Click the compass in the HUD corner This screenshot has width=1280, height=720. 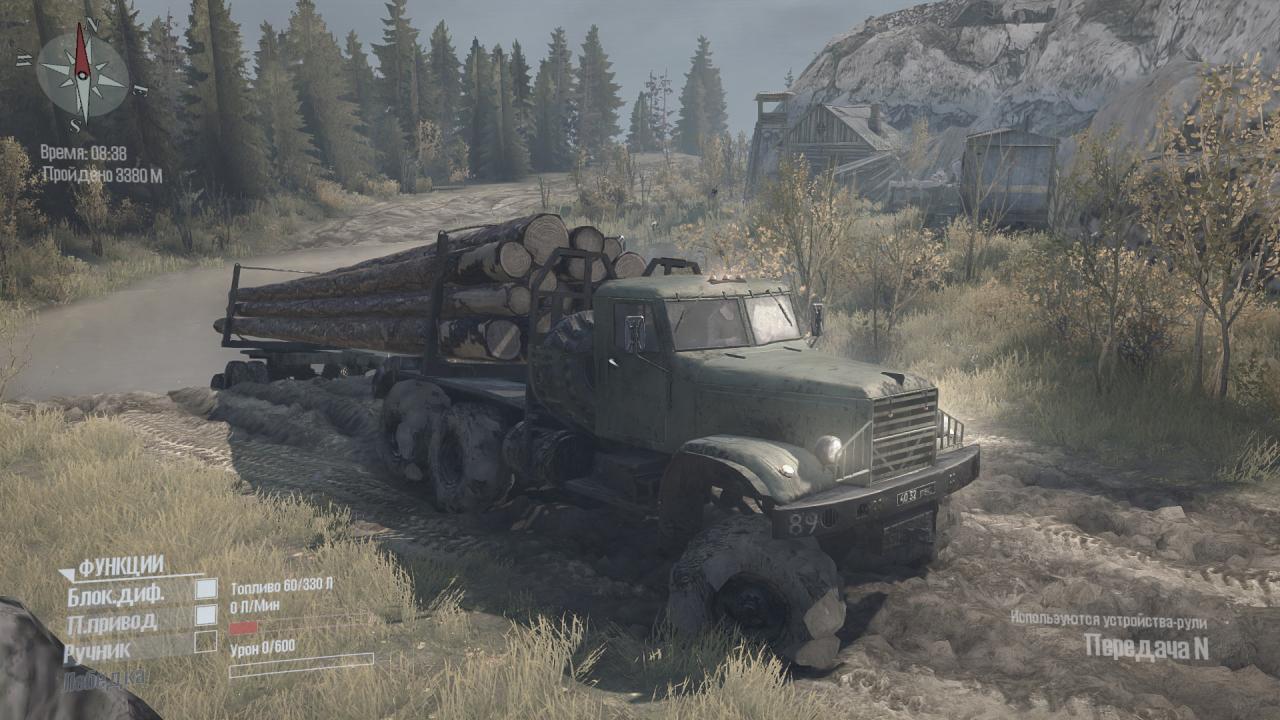pos(82,71)
